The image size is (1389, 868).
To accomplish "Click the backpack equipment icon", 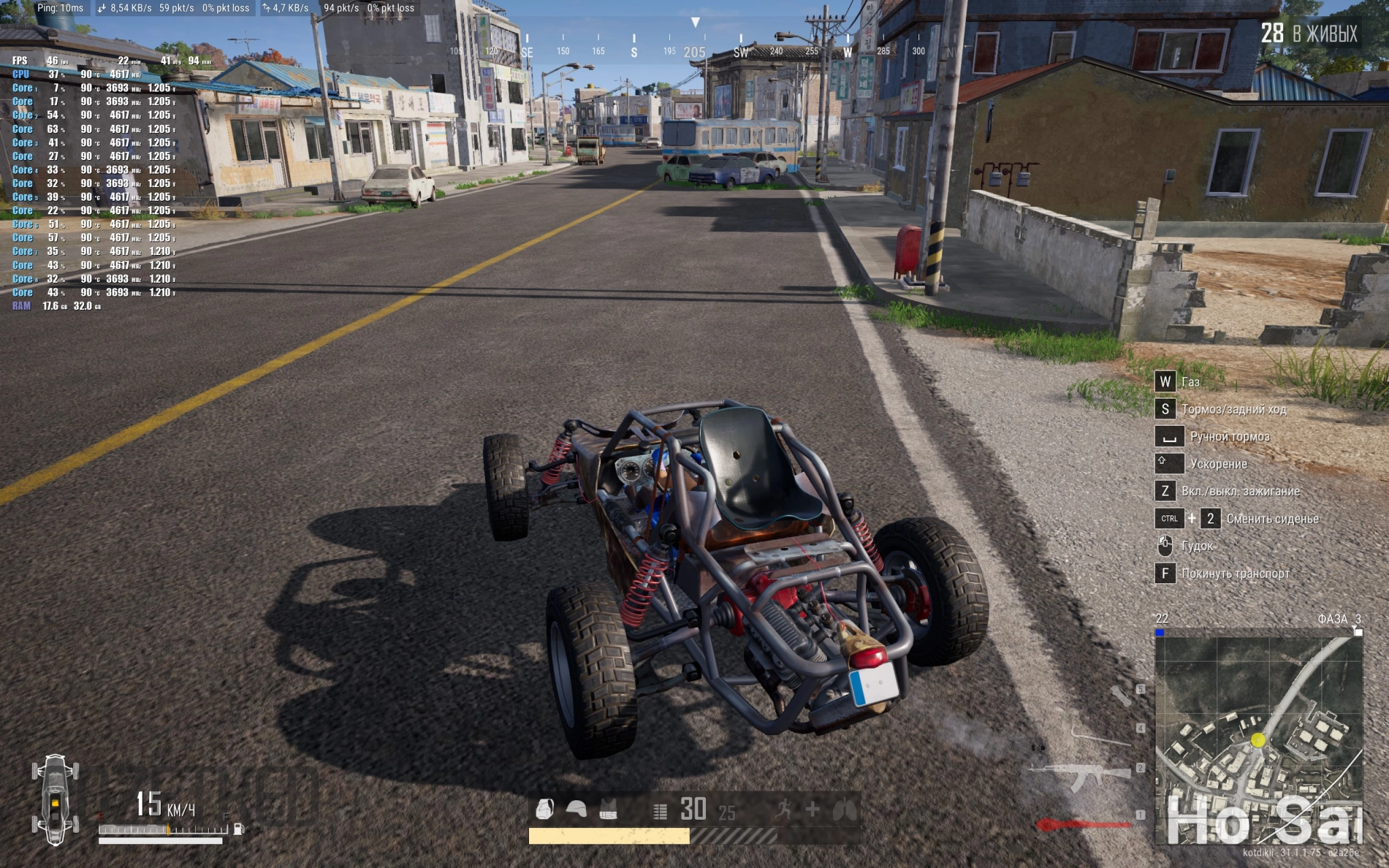I will (545, 809).
